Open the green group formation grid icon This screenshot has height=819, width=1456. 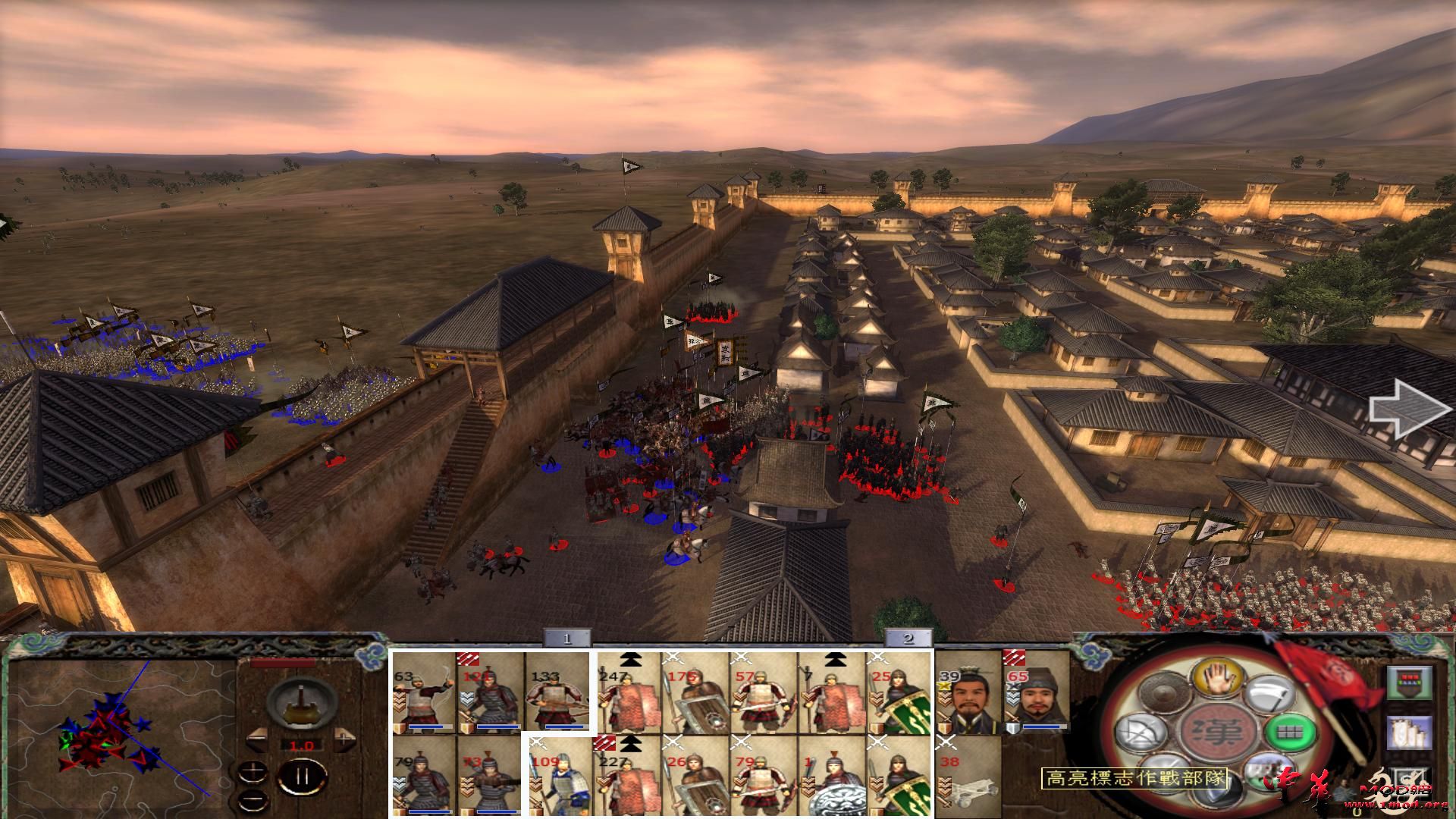(x=1288, y=733)
